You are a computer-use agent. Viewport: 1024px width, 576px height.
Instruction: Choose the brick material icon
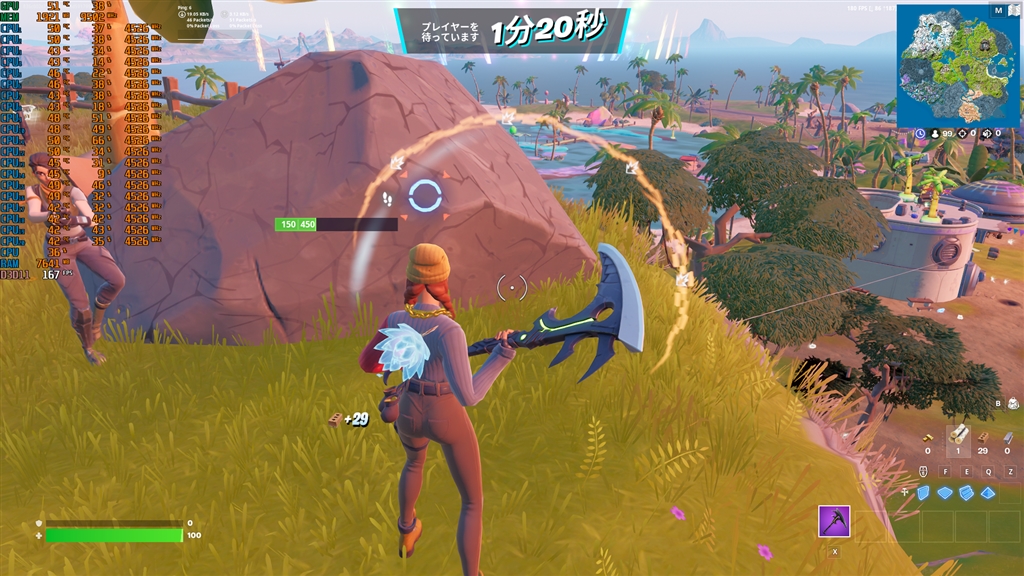(983, 436)
